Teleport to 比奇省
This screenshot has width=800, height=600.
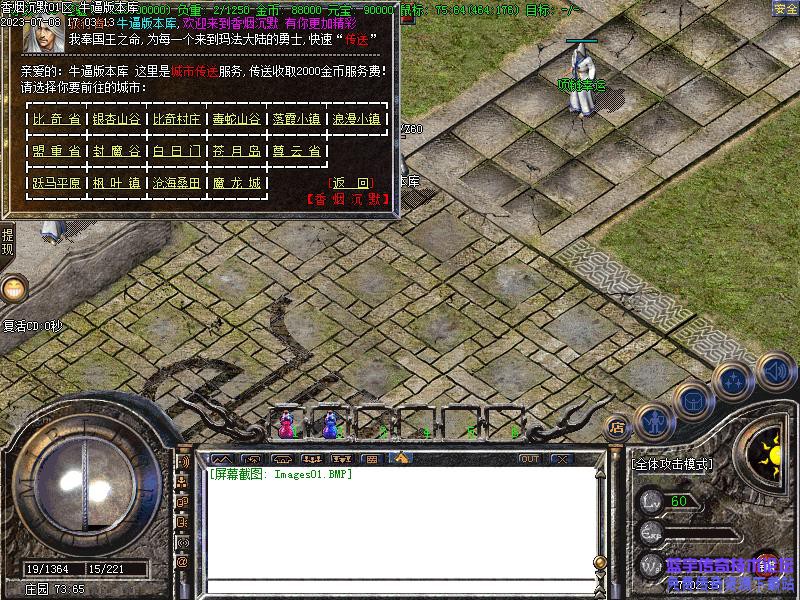click(x=56, y=119)
